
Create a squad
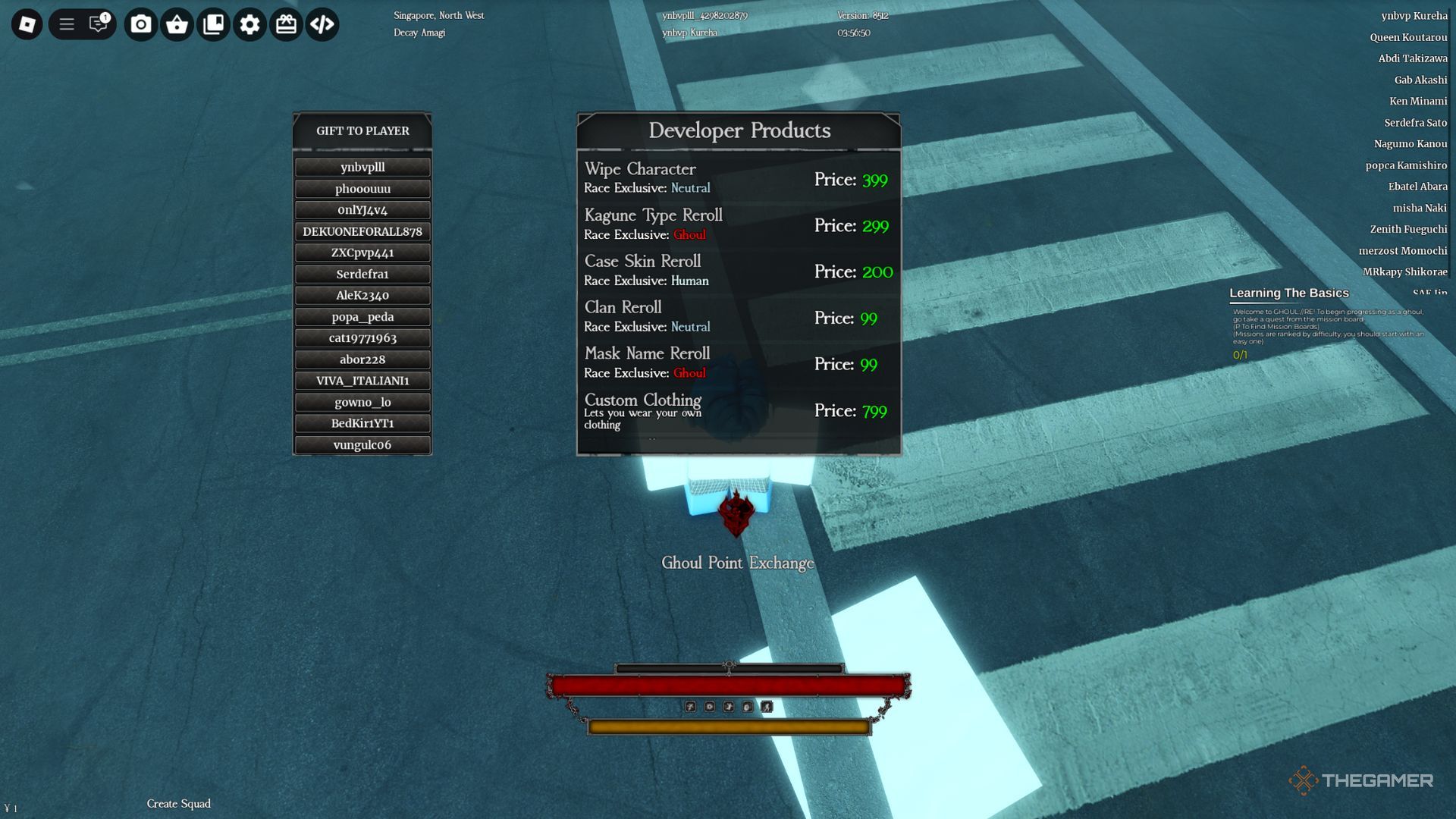pyautogui.click(x=179, y=804)
